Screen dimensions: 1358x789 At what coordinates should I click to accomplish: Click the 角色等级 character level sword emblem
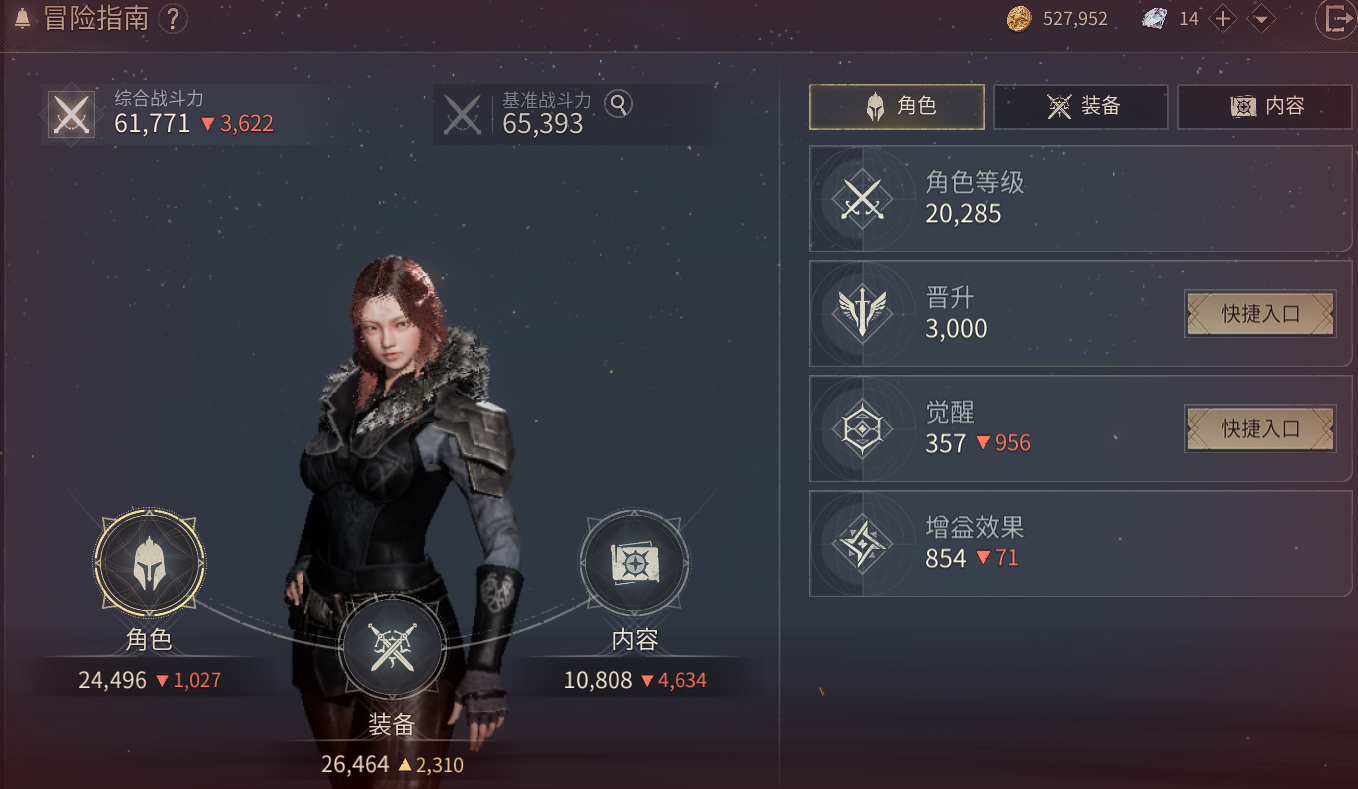click(862, 199)
